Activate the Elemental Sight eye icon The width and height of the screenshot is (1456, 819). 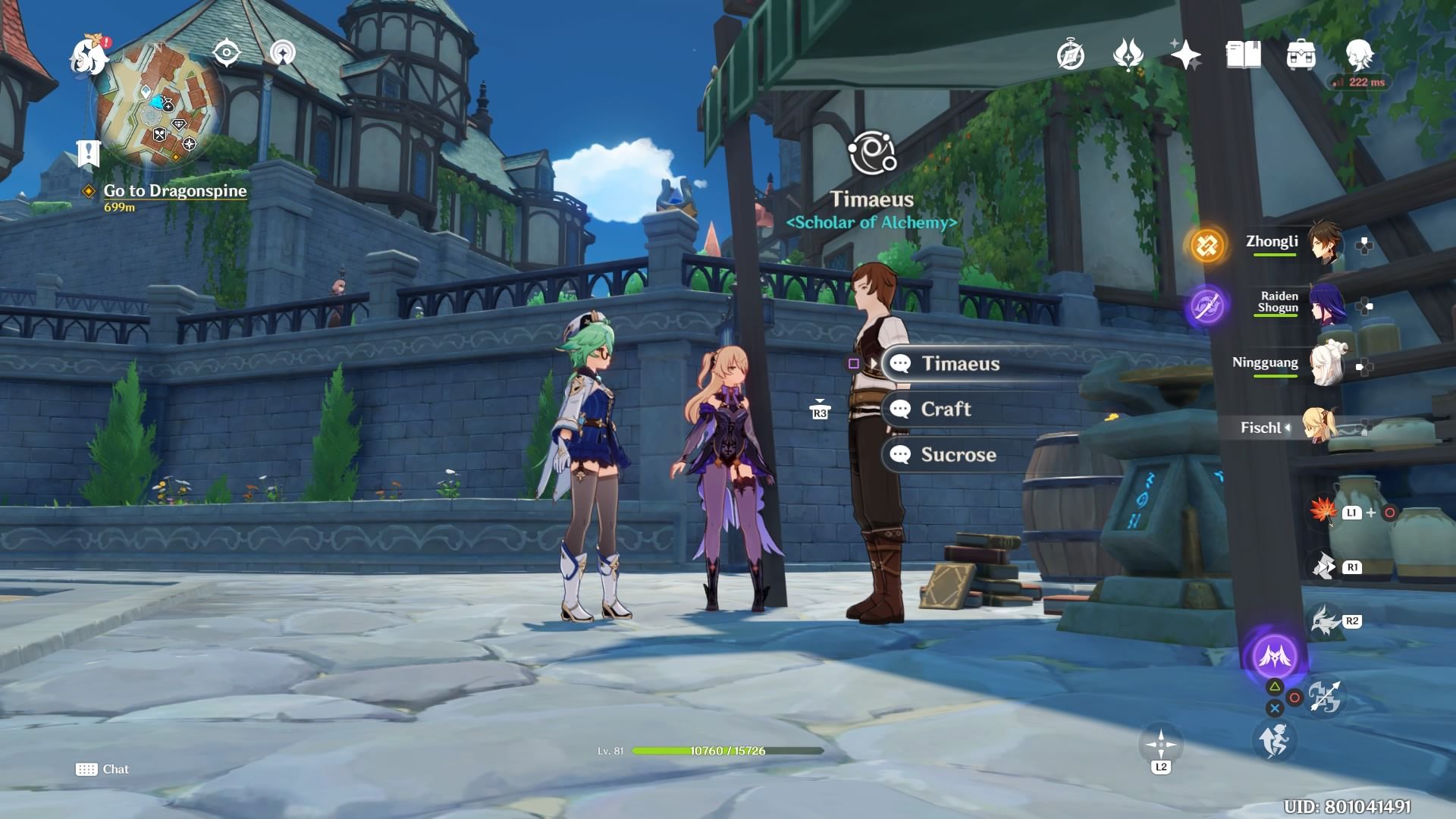226,53
